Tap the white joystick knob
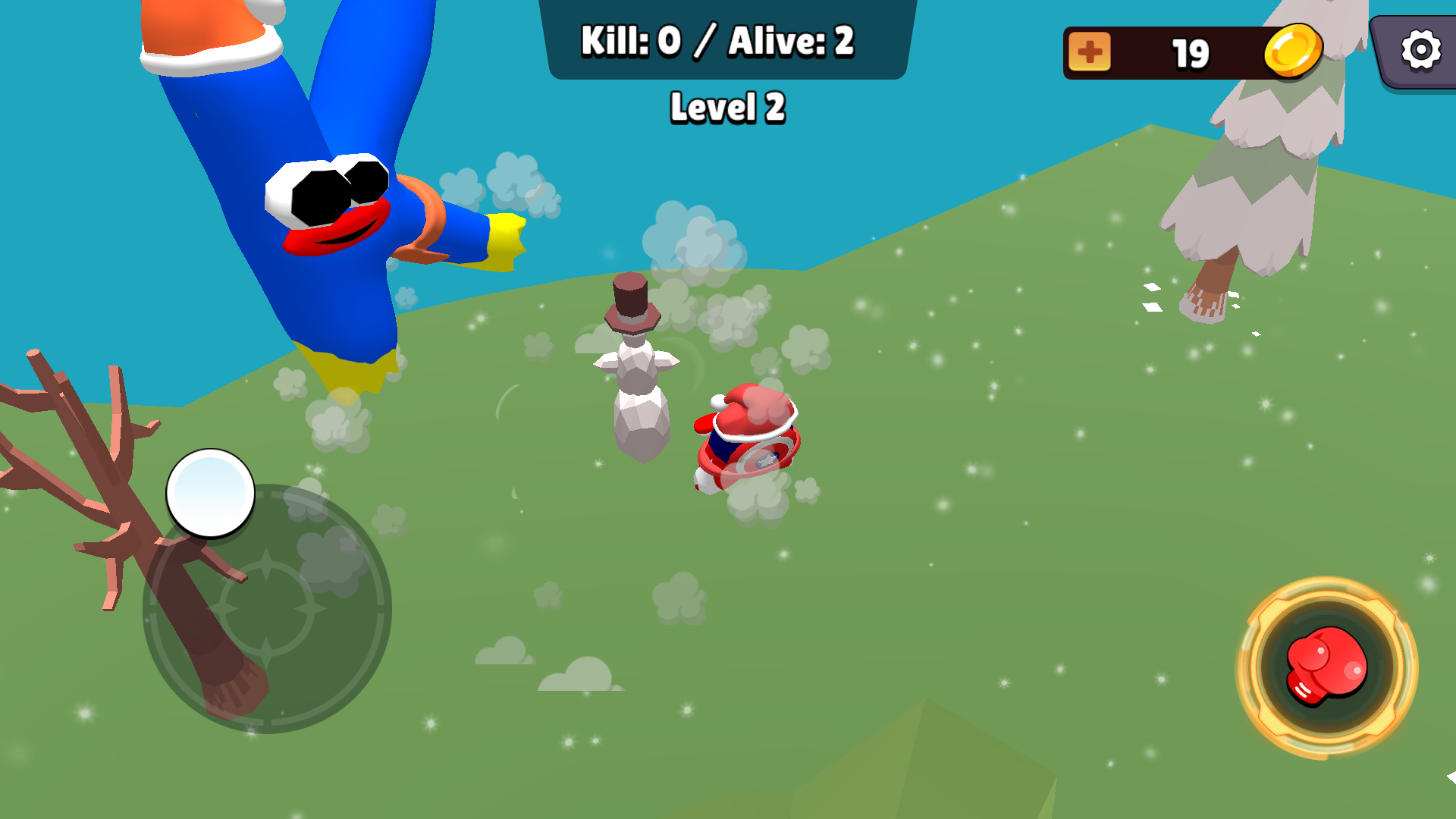This screenshot has width=1456, height=819. click(x=212, y=494)
